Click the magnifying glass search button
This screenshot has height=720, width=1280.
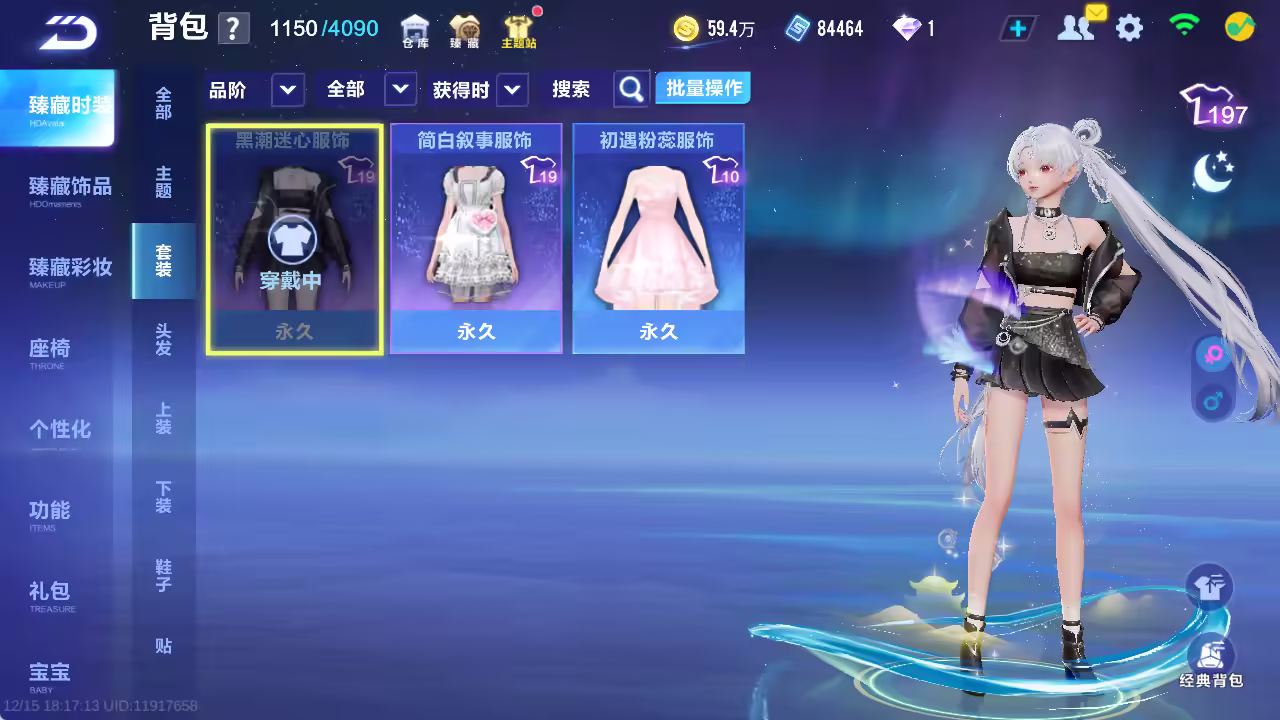pyautogui.click(x=631, y=90)
